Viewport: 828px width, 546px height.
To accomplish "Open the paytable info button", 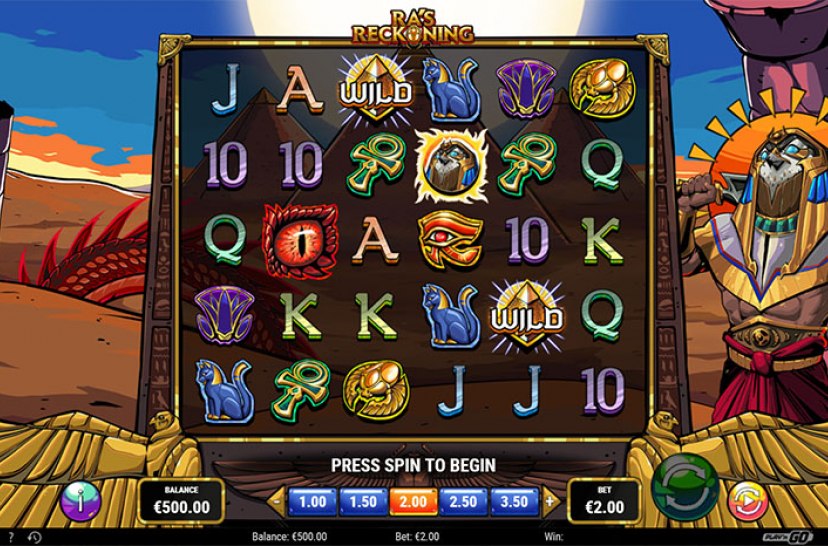I will [80, 499].
